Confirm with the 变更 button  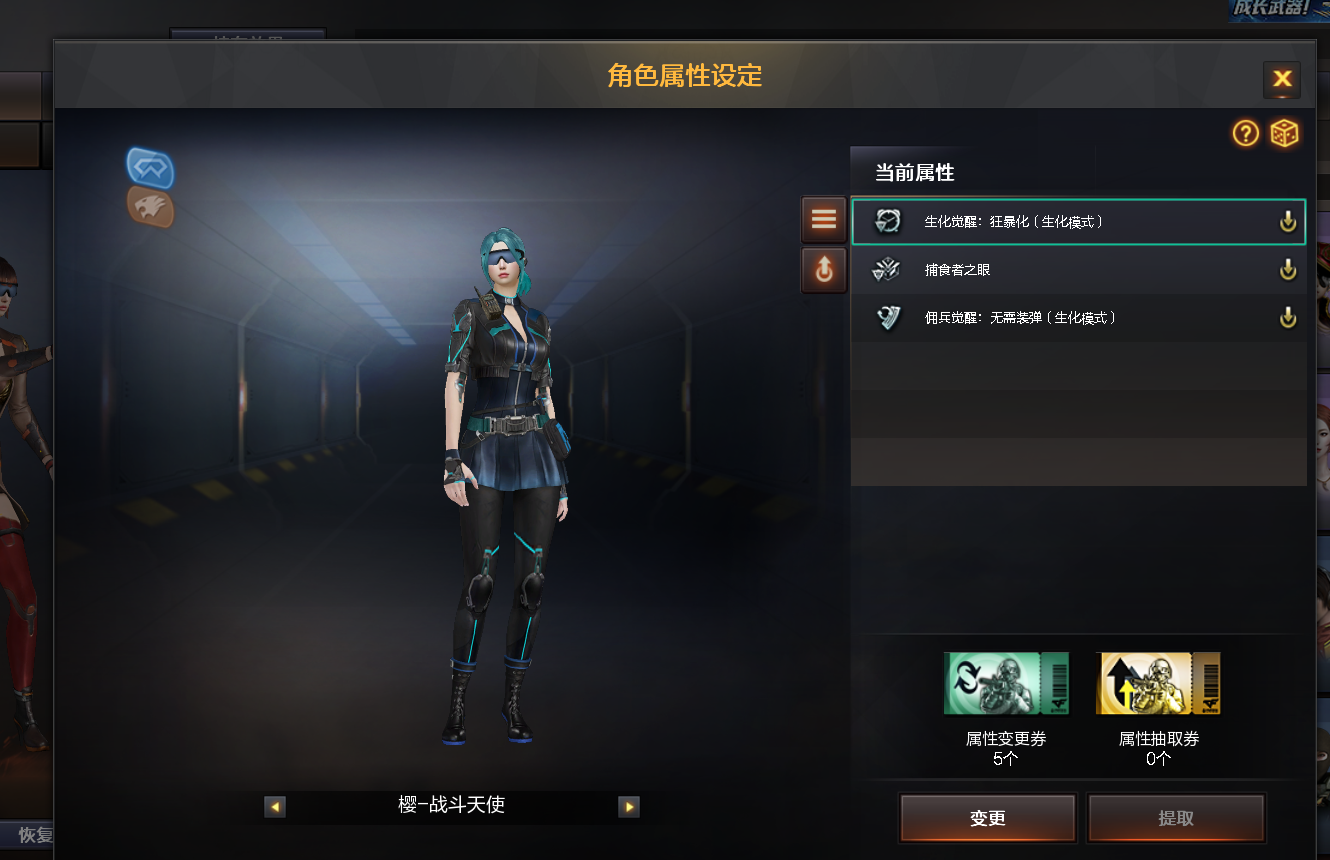point(987,819)
